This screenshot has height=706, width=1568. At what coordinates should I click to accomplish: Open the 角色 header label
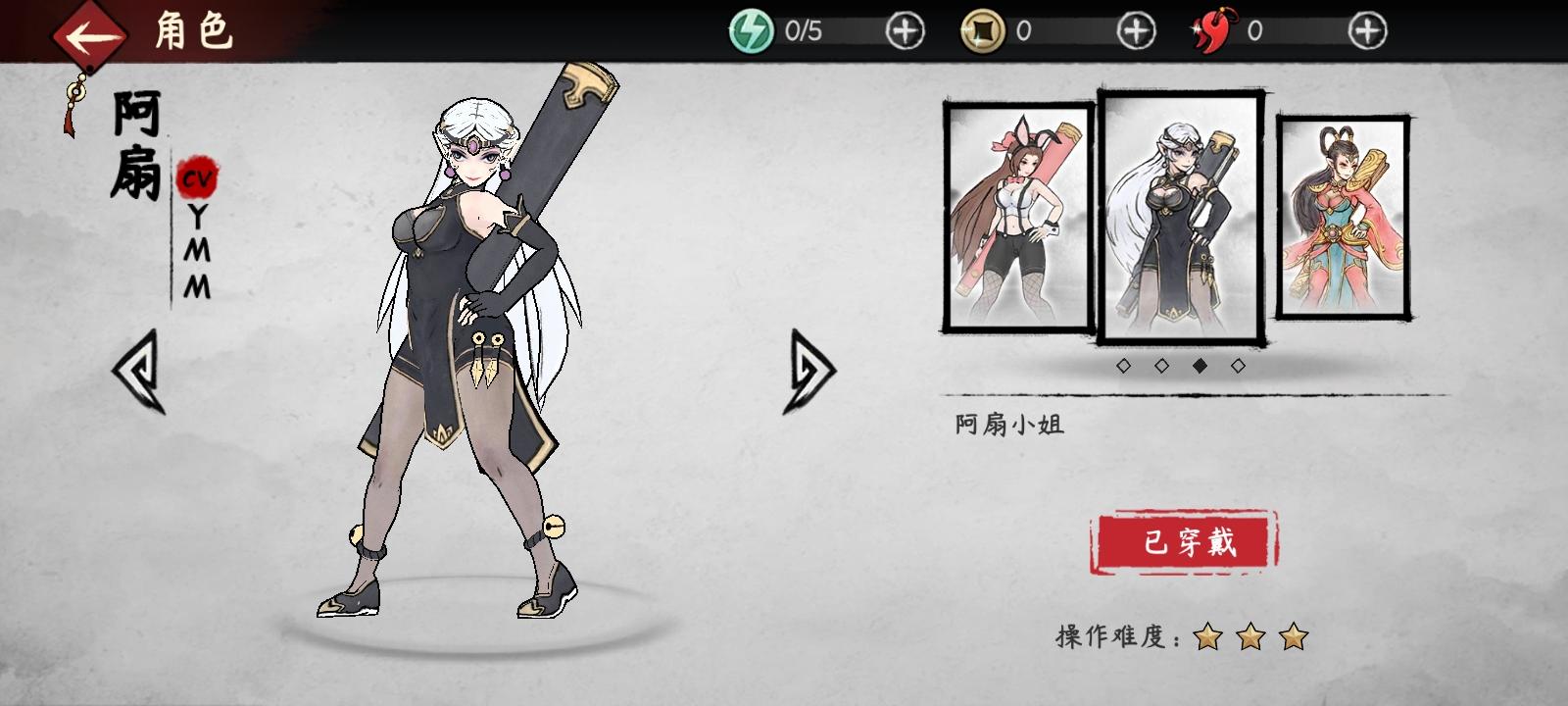click(x=192, y=32)
